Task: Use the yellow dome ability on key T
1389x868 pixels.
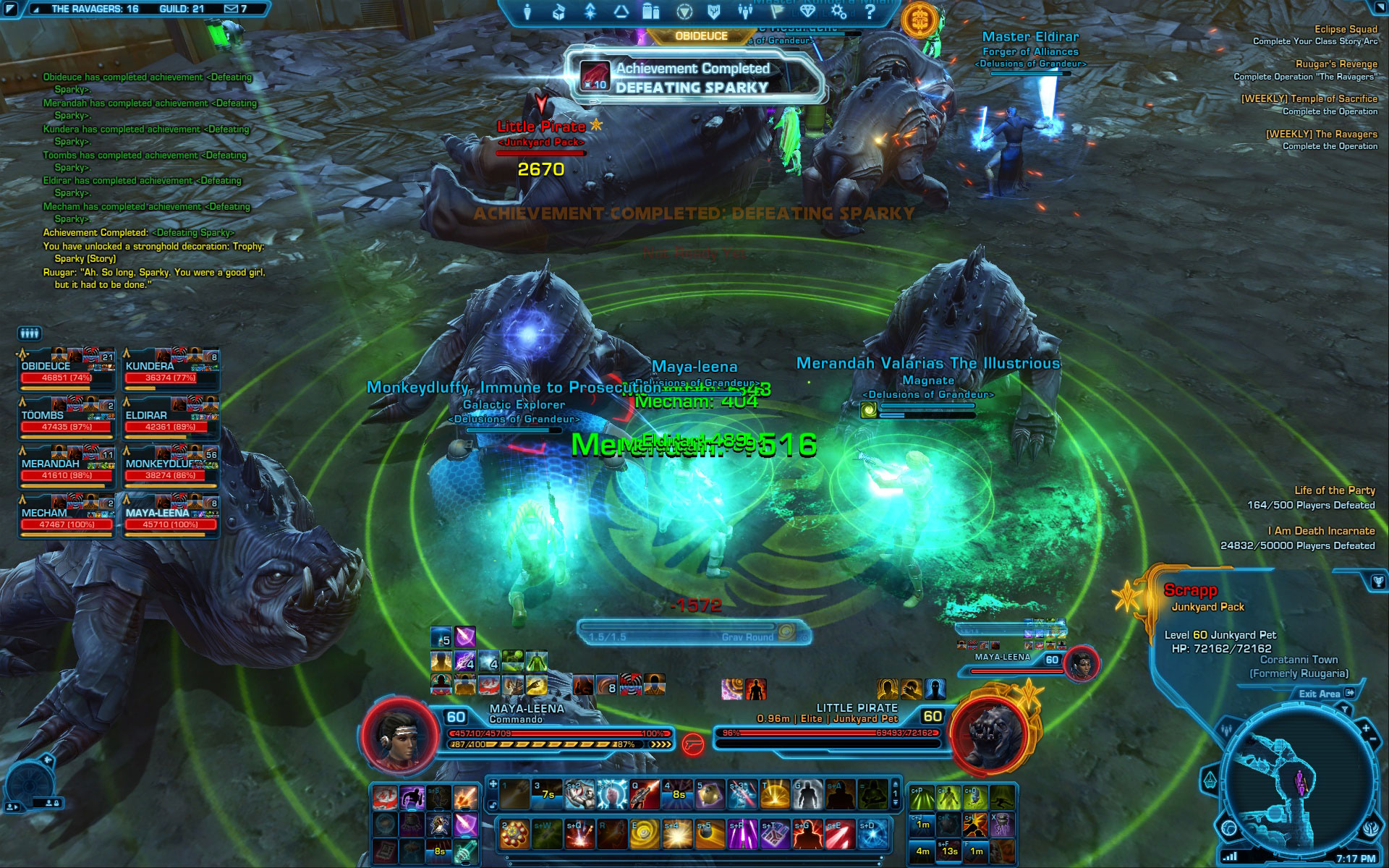Action: [x=774, y=795]
